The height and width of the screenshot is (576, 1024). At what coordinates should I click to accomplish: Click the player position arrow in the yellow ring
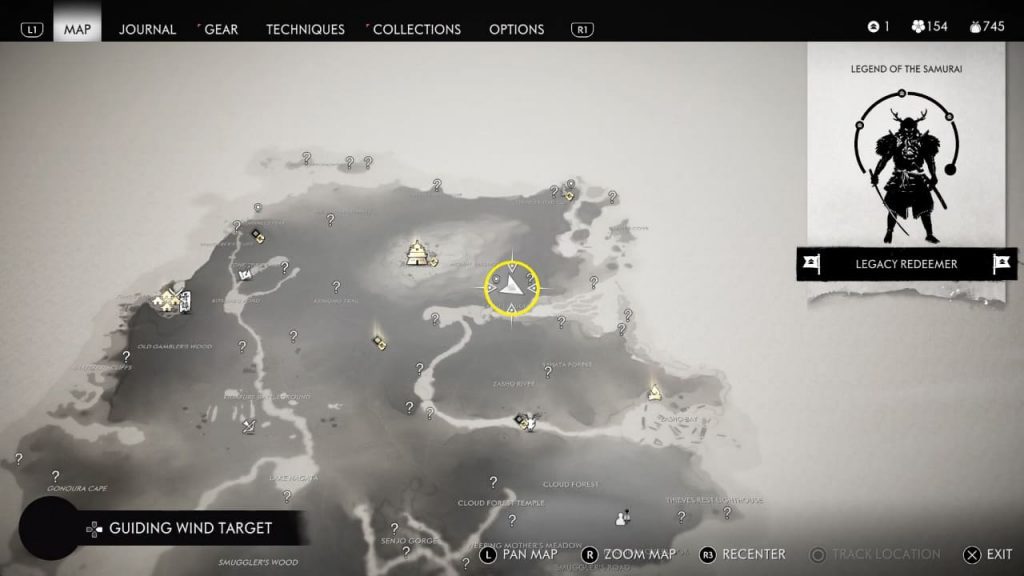pos(512,286)
